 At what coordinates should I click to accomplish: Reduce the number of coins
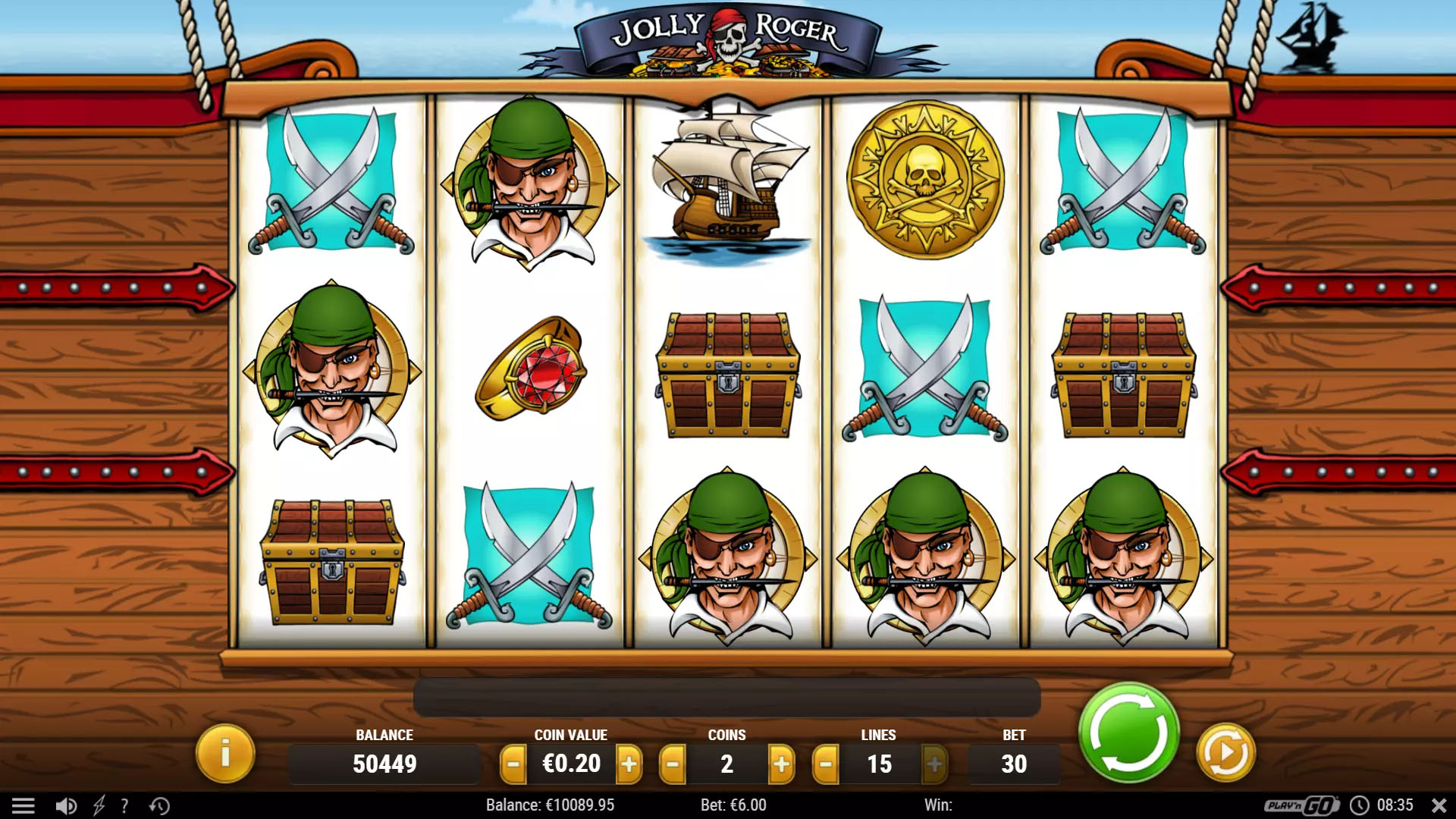(x=673, y=764)
